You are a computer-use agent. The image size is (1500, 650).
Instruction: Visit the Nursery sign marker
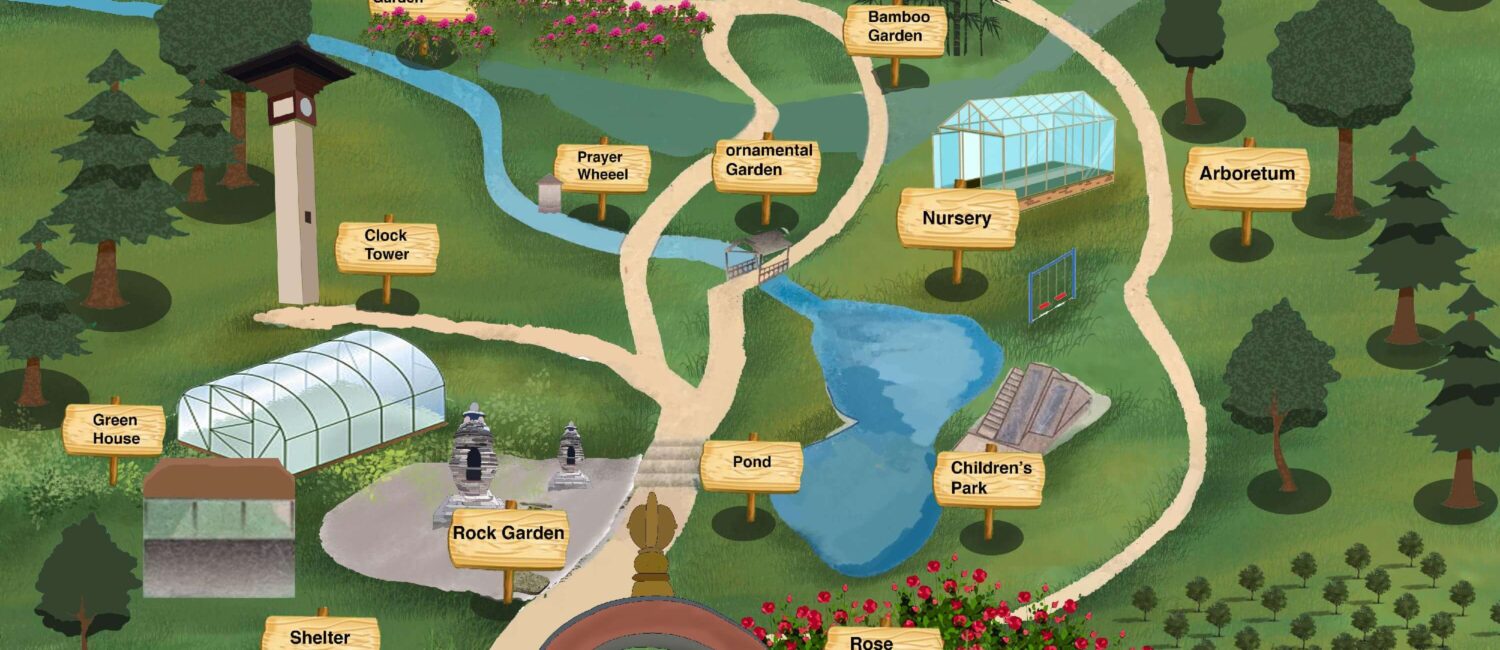pyautogui.click(x=957, y=218)
